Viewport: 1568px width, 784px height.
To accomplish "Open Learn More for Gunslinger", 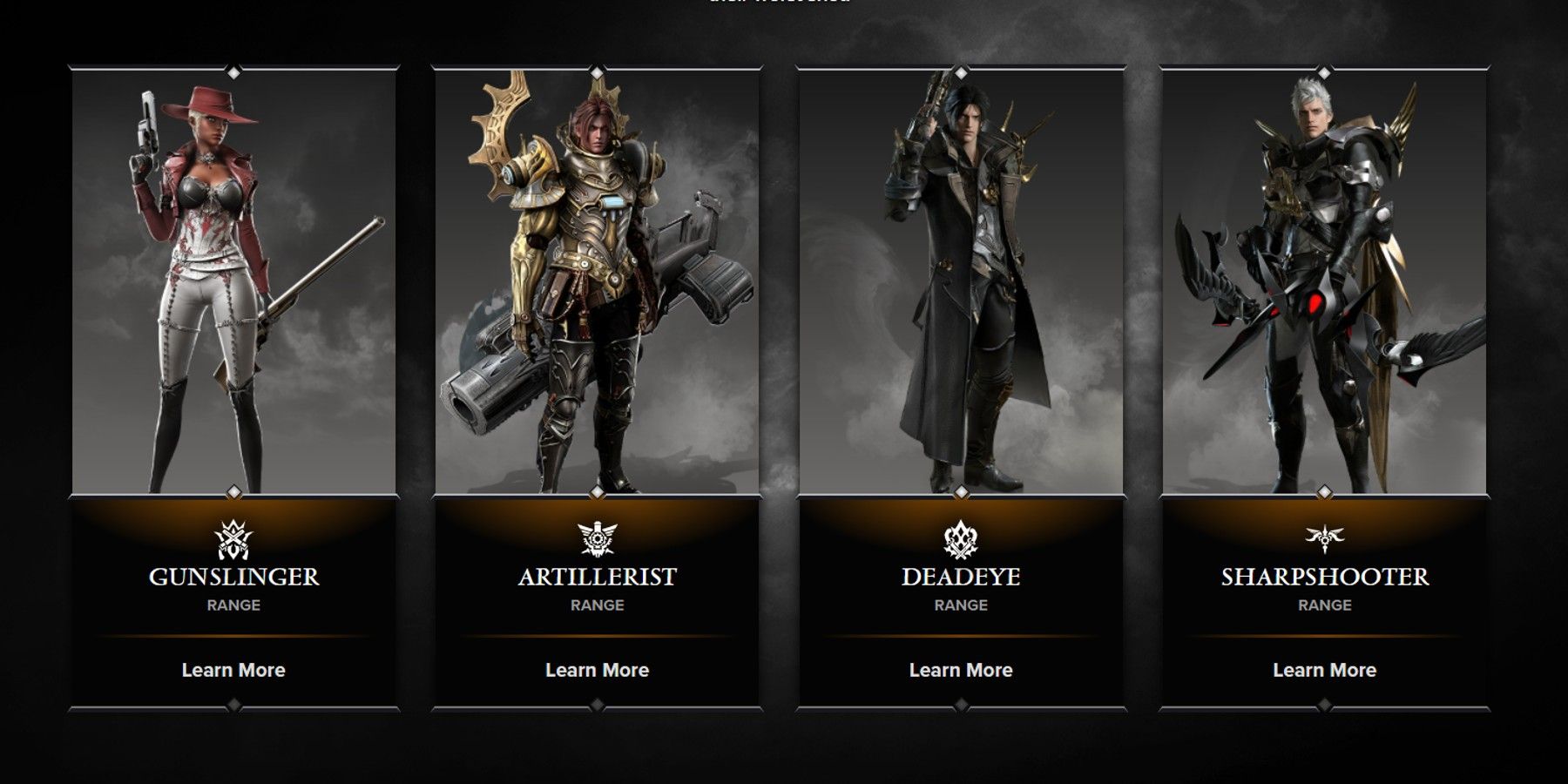I will tap(233, 670).
